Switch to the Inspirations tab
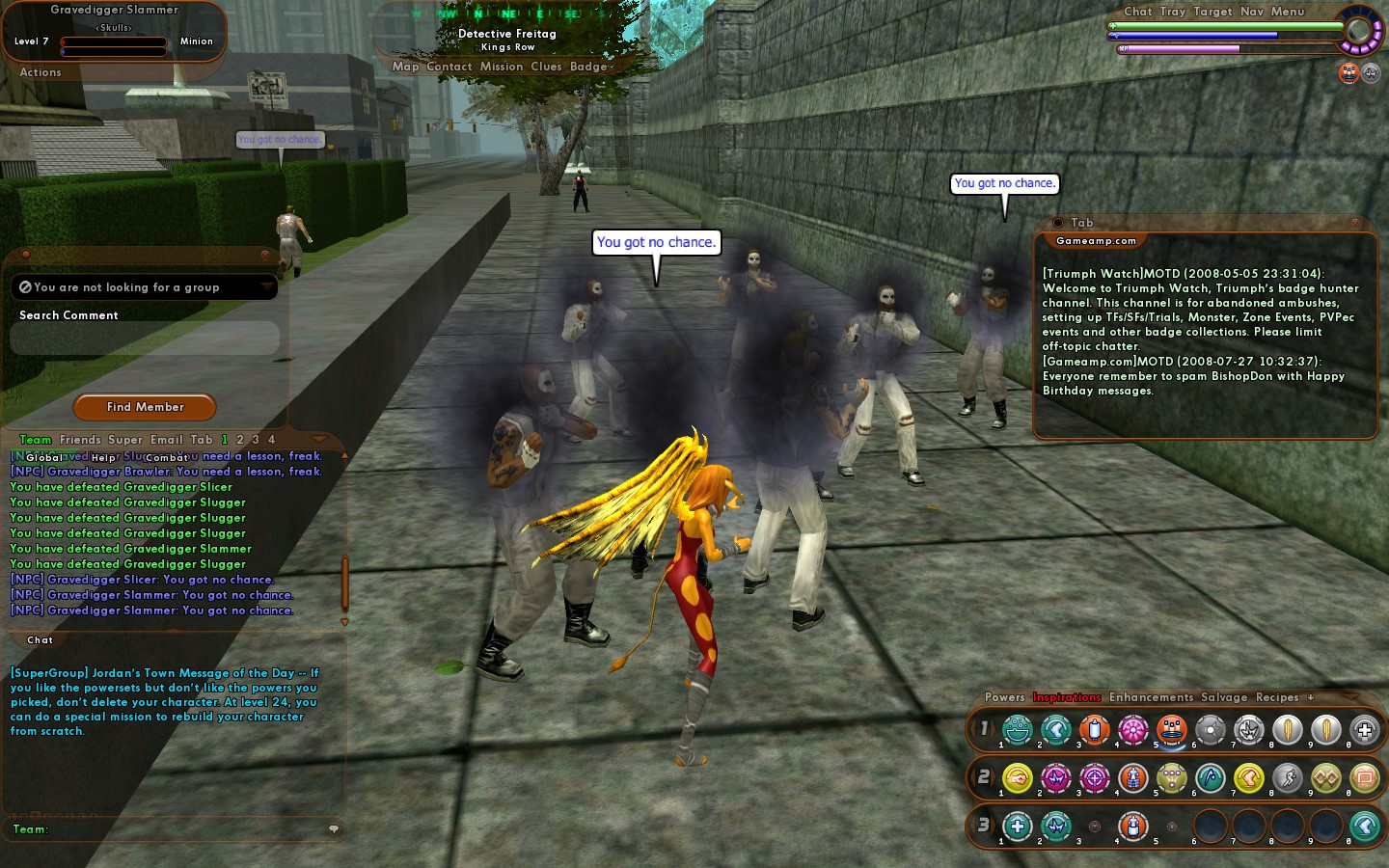1389x868 pixels. pos(1067,697)
